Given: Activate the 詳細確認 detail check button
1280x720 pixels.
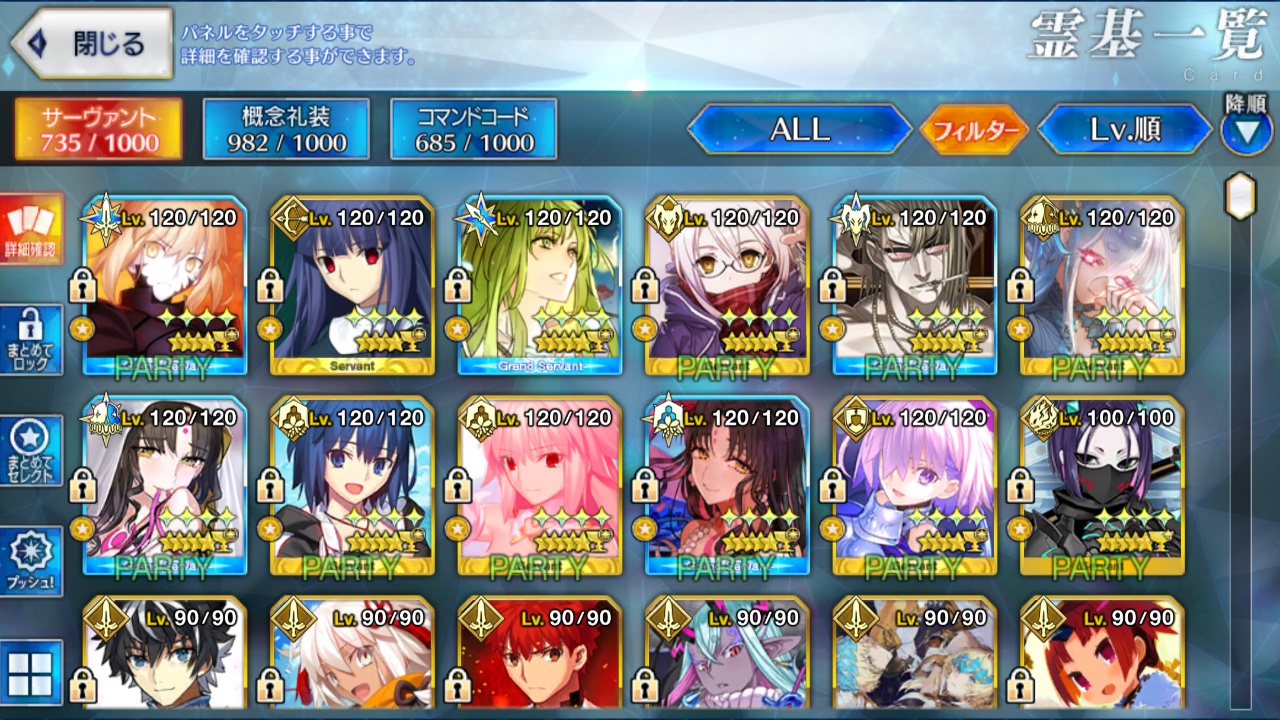Looking at the screenshot, I should coord(31,229).
